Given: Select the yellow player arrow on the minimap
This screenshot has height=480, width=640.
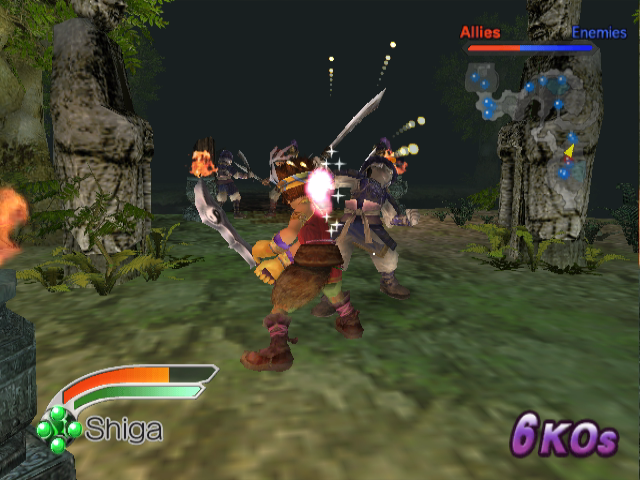Looking at the screenshot, I should coord(569,151).
